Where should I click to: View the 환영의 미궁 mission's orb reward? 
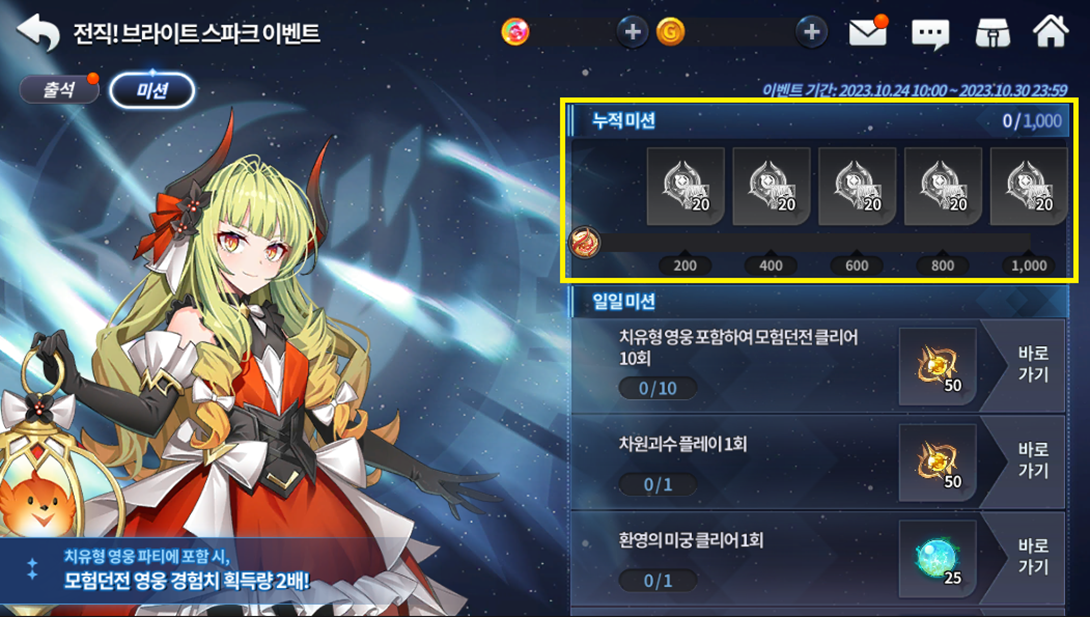point(937,558)
